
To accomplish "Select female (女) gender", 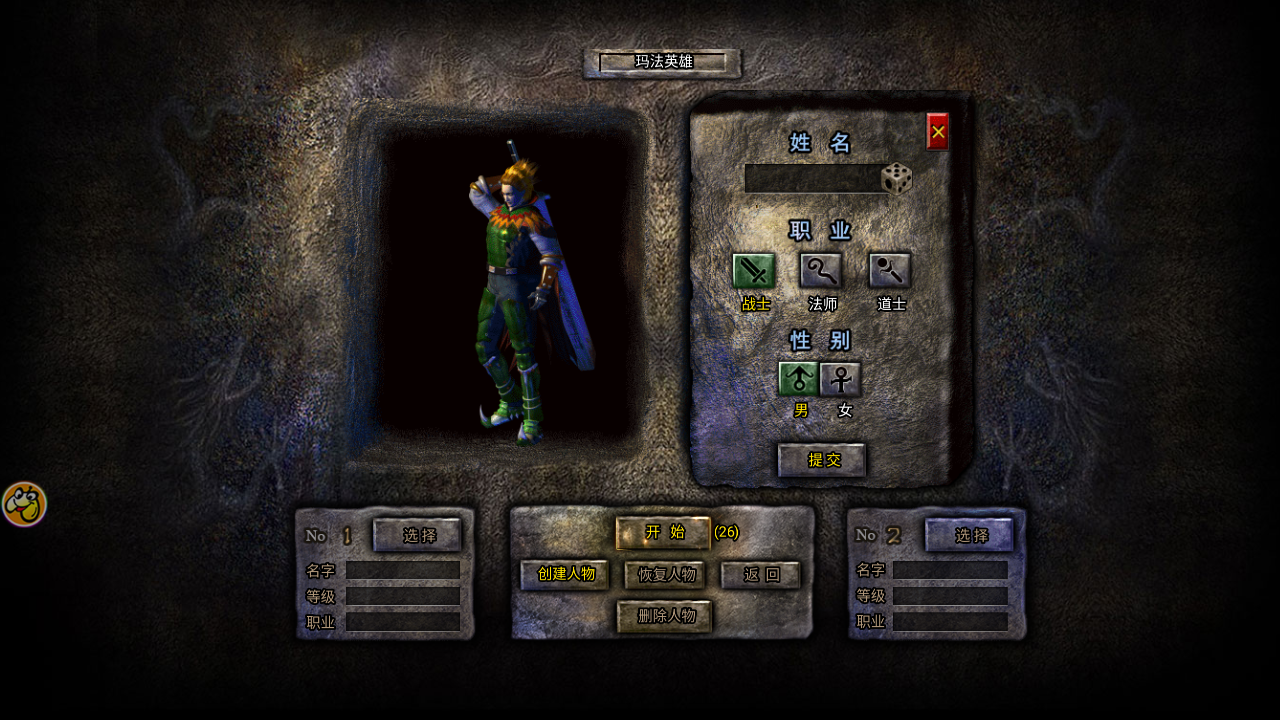I will [x=841, y=379].
